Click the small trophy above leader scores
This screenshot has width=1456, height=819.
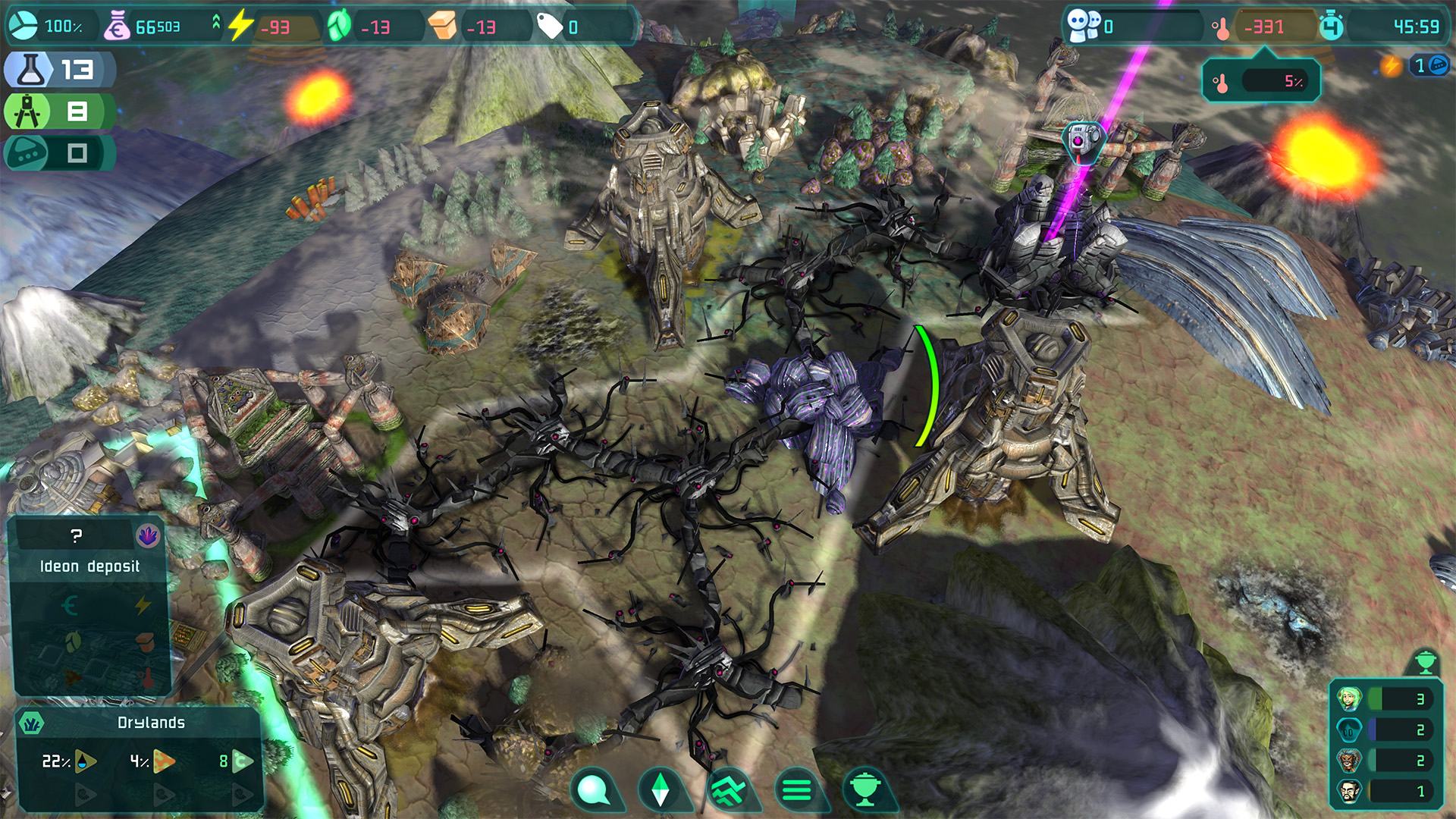(x=1423, y=662)
